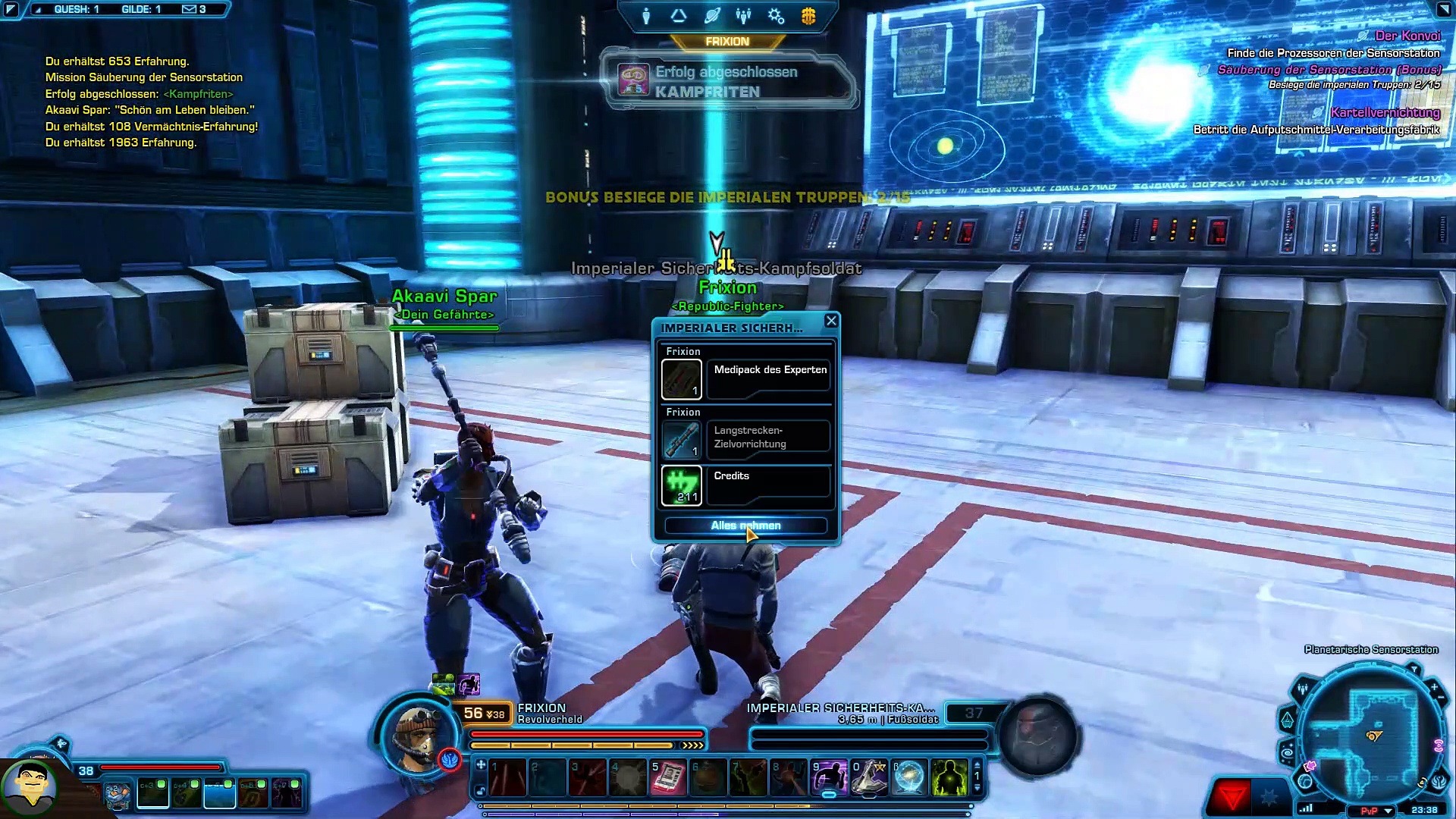Screen dimensions: 1456x819
Task: Collect the 211 Credits from loot
Action: (x=682, y=485)
